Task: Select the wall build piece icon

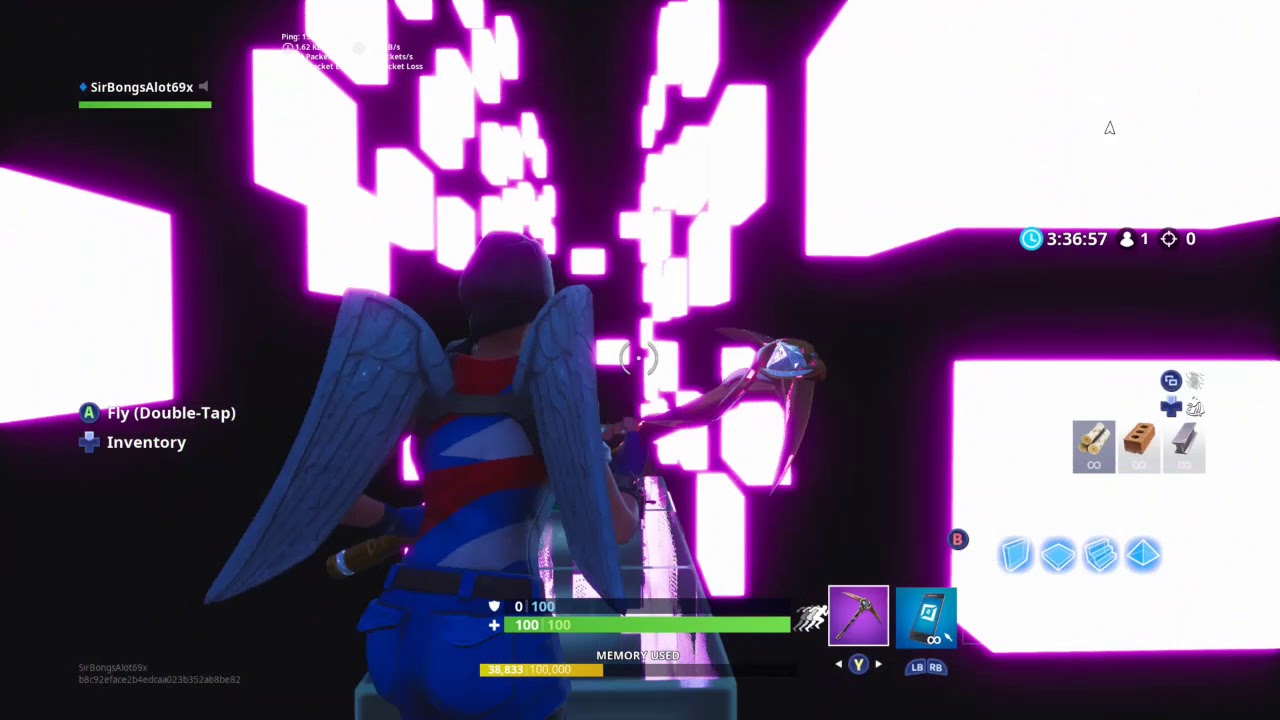Action: pos(1015,555)
